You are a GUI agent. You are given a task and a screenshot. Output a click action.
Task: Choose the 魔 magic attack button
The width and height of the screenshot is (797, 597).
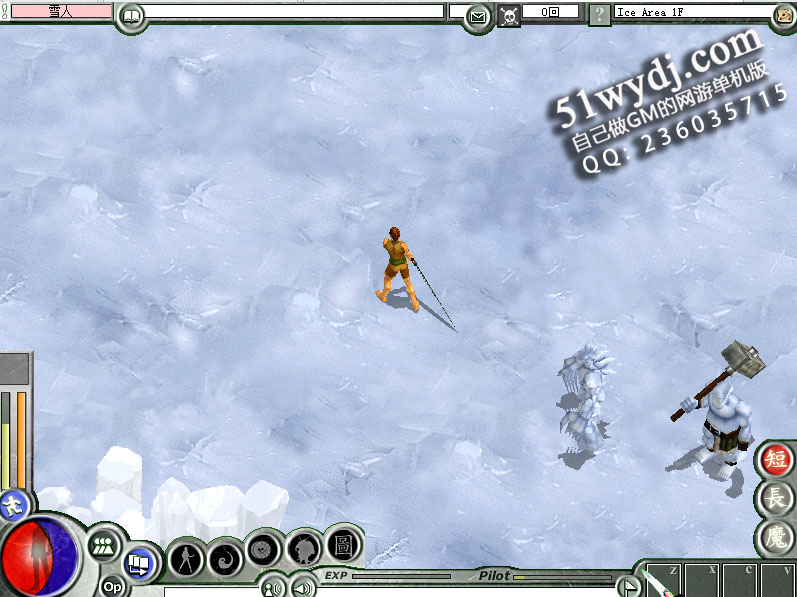(776, 538)
